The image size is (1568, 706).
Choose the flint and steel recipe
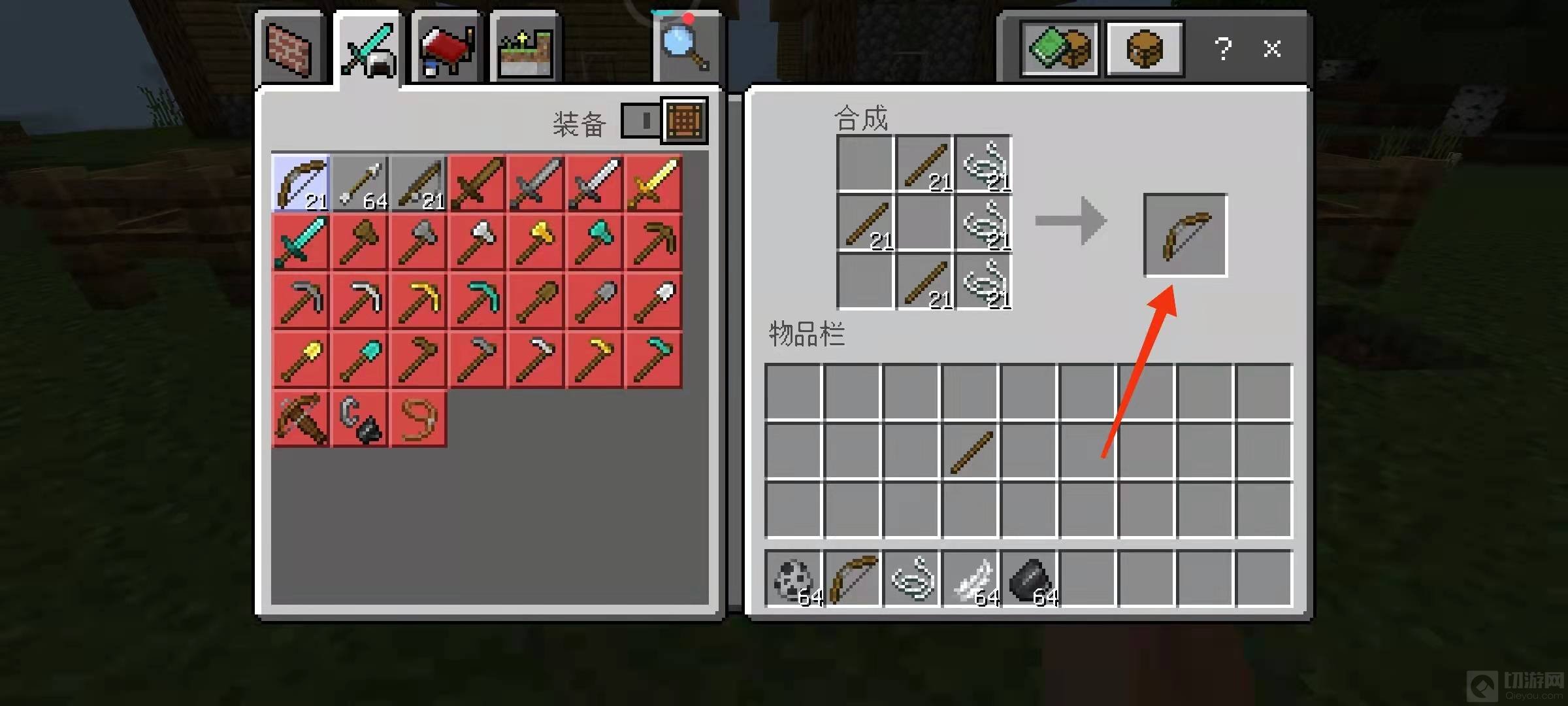359,419
